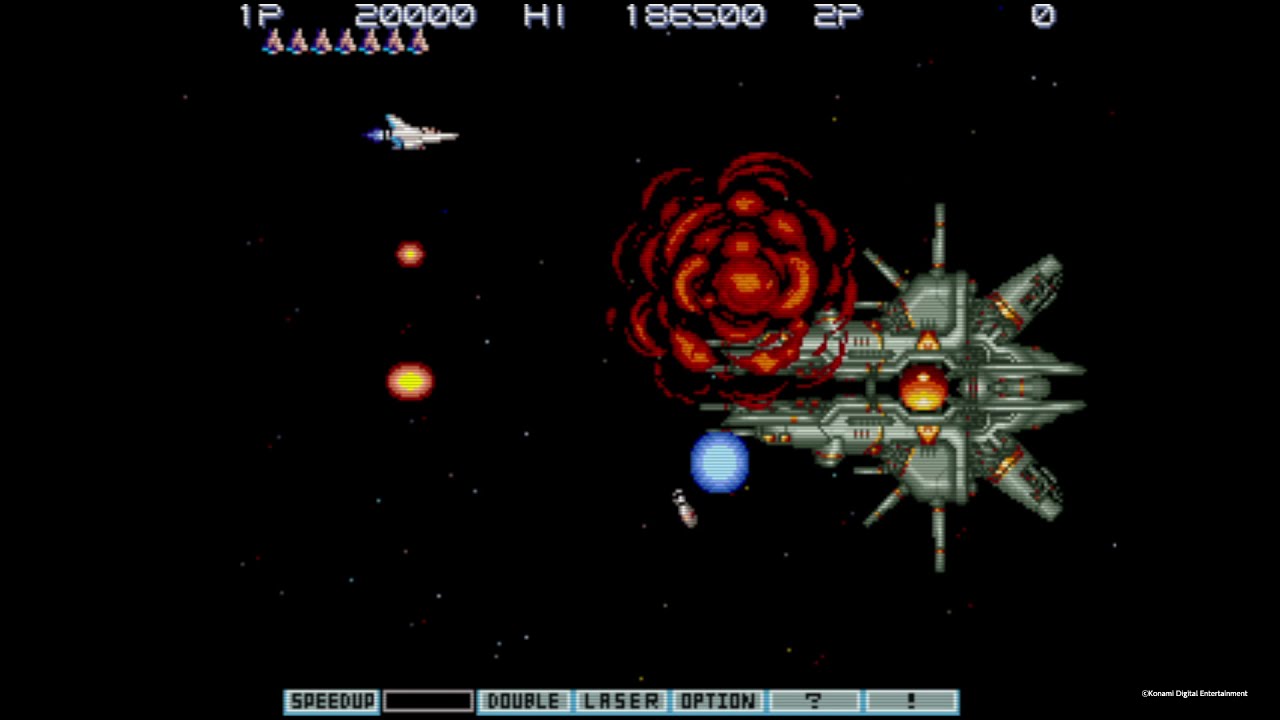Screen dimensions: 1280x720
Task: Select the white power capsule projectile
Action: (x=683, y=508)
